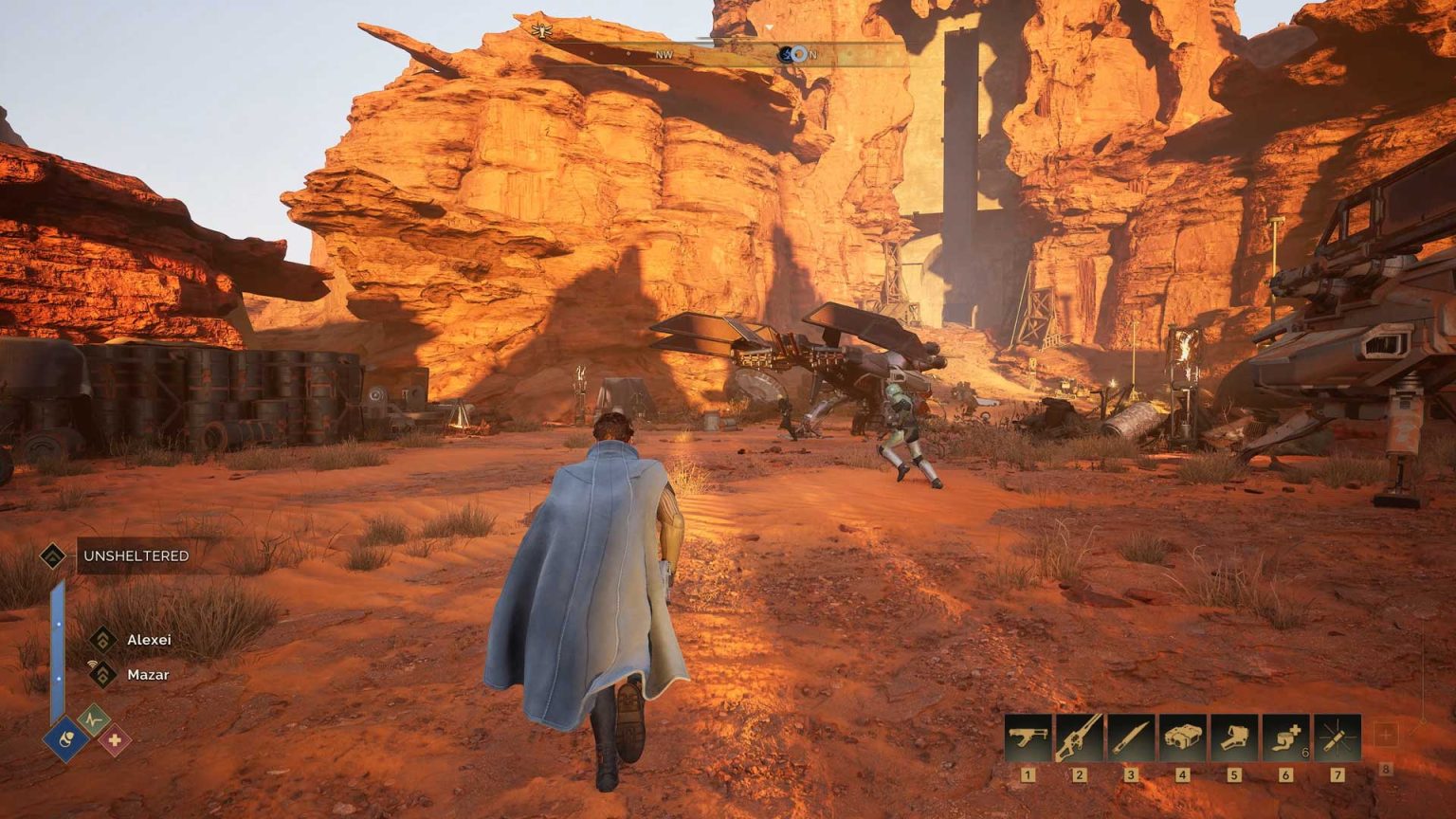Viewport: 1456px width, 819px height.
Task: Click the round blue marker on compass
Action: (x=797, y=54)
